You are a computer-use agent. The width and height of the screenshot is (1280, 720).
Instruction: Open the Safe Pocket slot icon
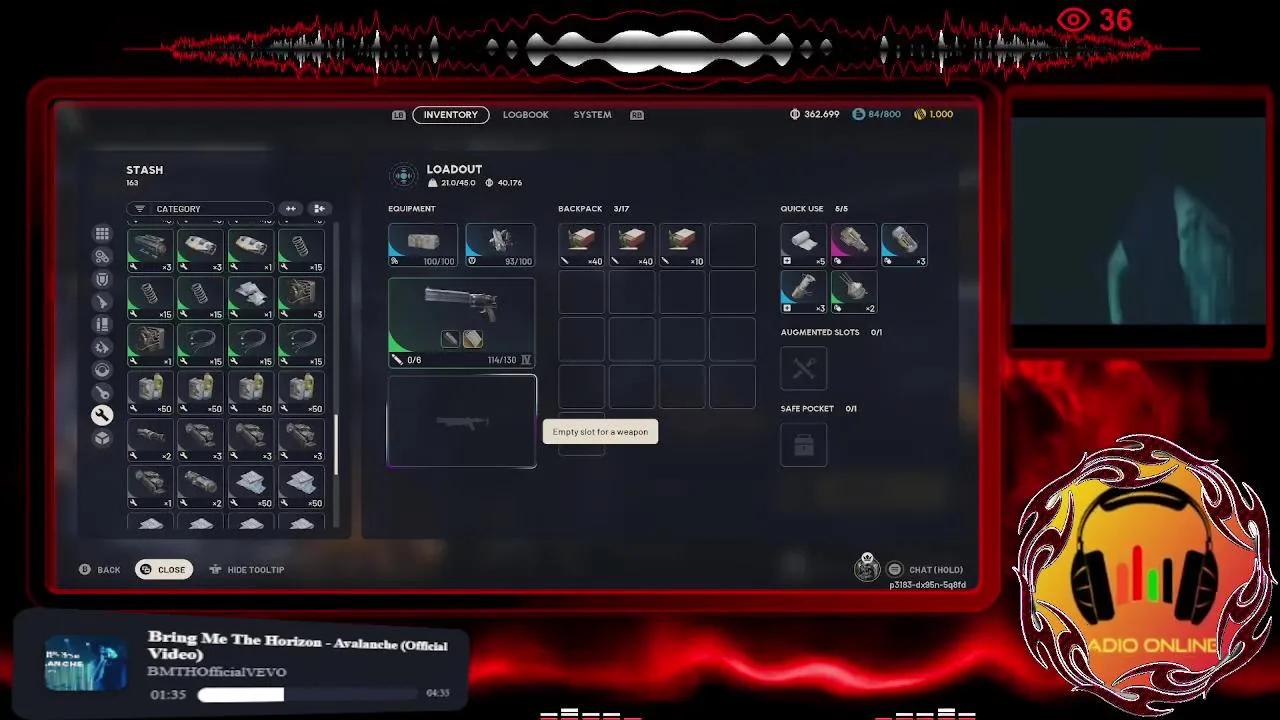point(803,444)
